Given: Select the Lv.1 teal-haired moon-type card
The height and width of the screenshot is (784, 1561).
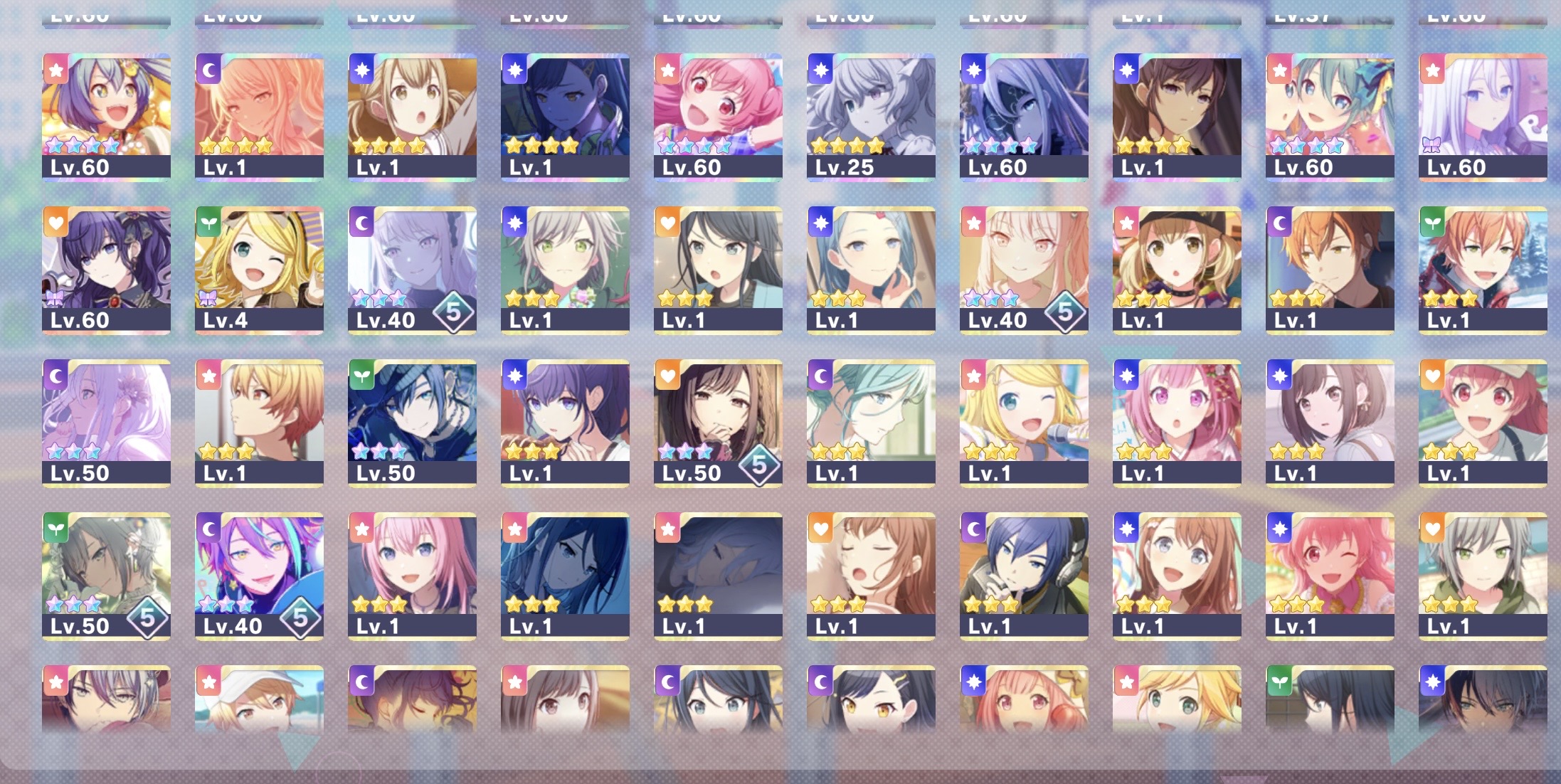Looking at the screenshot, I should (x=871, y=423).
